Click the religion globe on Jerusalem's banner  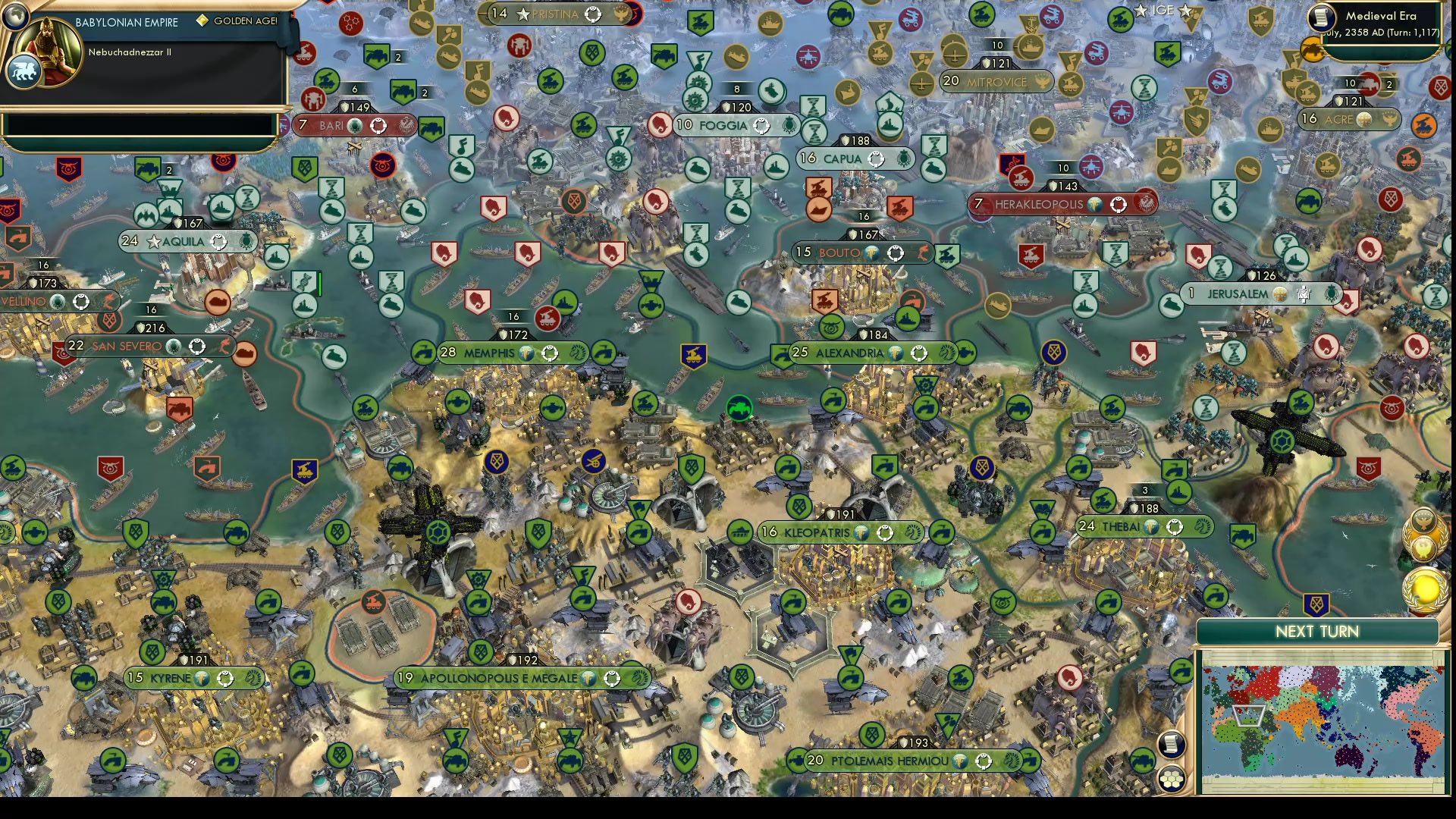1280,294
